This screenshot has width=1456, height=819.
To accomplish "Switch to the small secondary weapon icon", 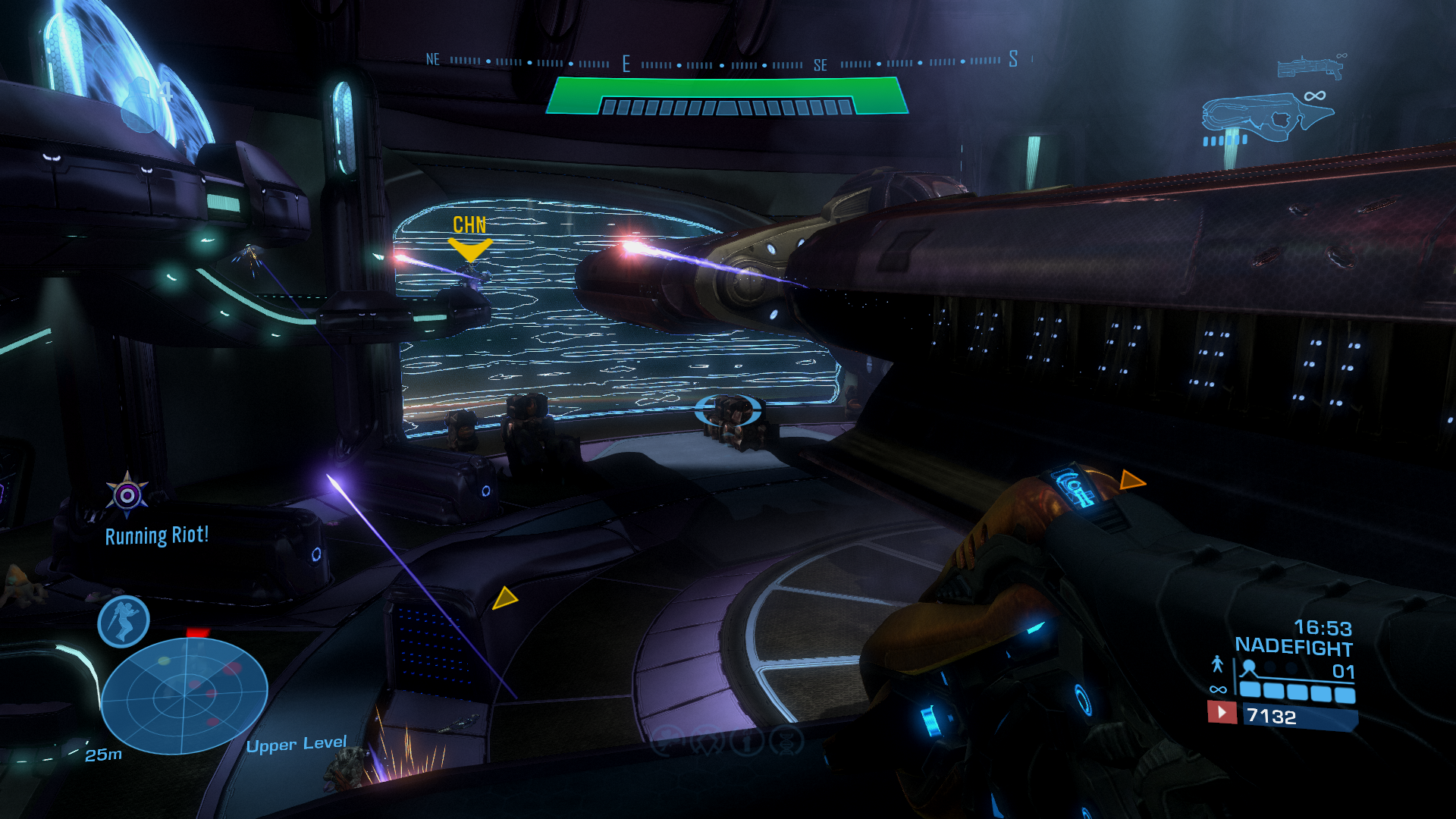I will pyautogui.click(x=1310, y=67).
